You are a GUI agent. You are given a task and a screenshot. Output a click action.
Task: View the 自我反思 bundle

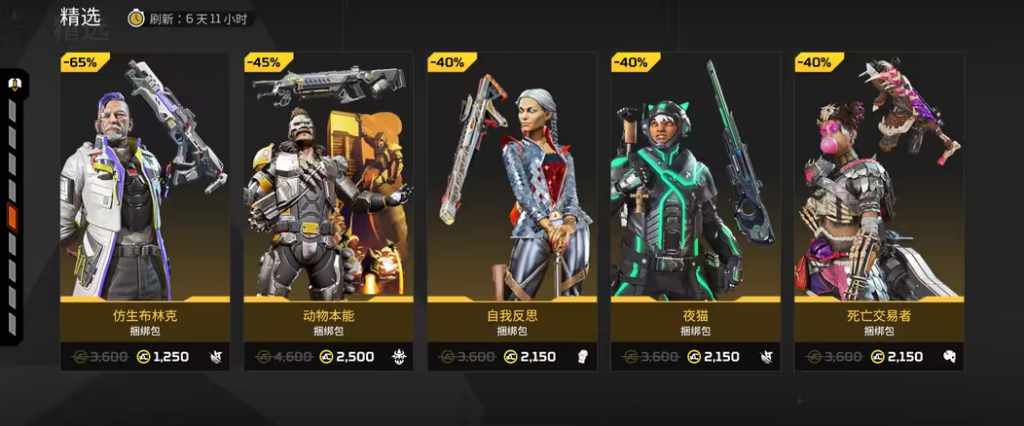coord(512,210)
